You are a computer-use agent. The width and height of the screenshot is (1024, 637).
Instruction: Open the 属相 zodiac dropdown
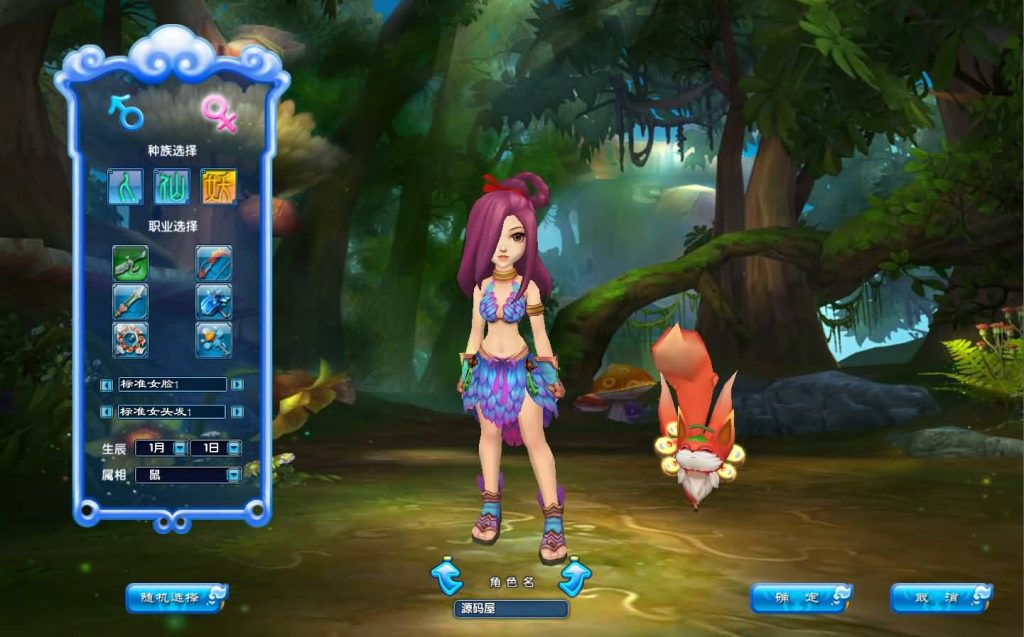tap(234, 475)
